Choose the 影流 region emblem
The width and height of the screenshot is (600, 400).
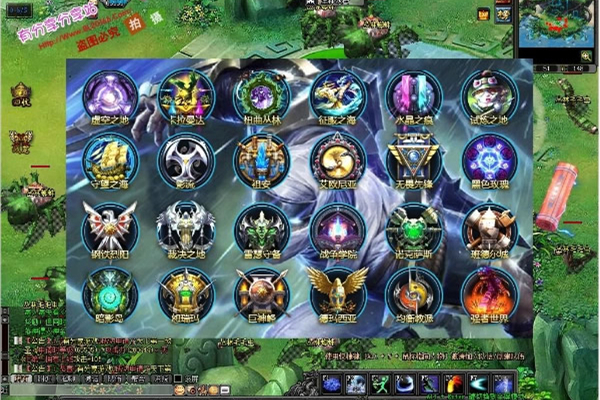point(186,160)
